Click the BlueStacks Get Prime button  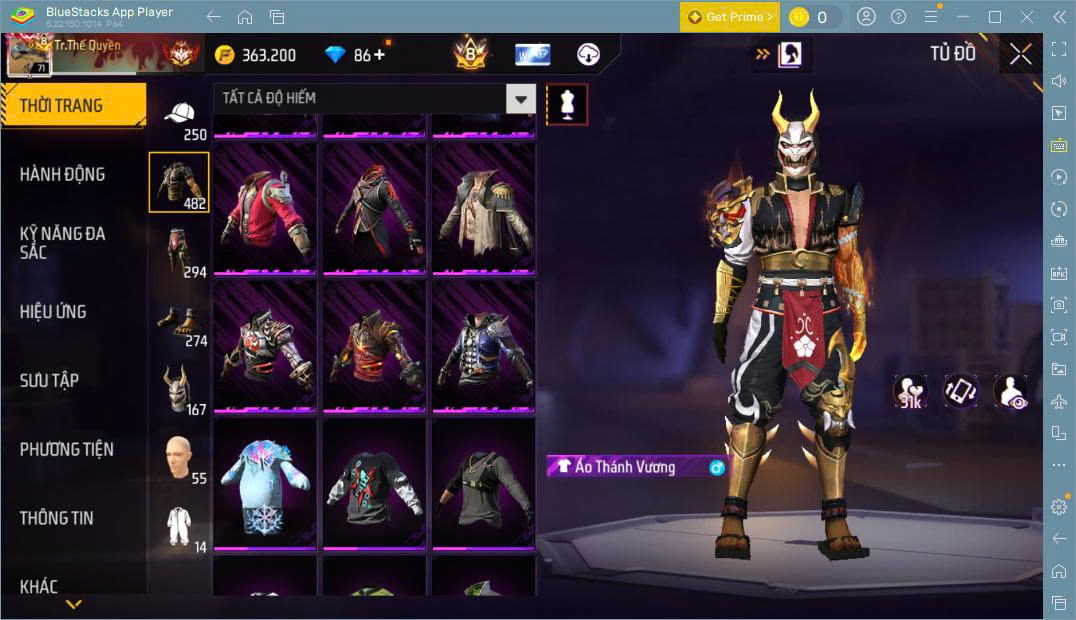coord(728,17)
